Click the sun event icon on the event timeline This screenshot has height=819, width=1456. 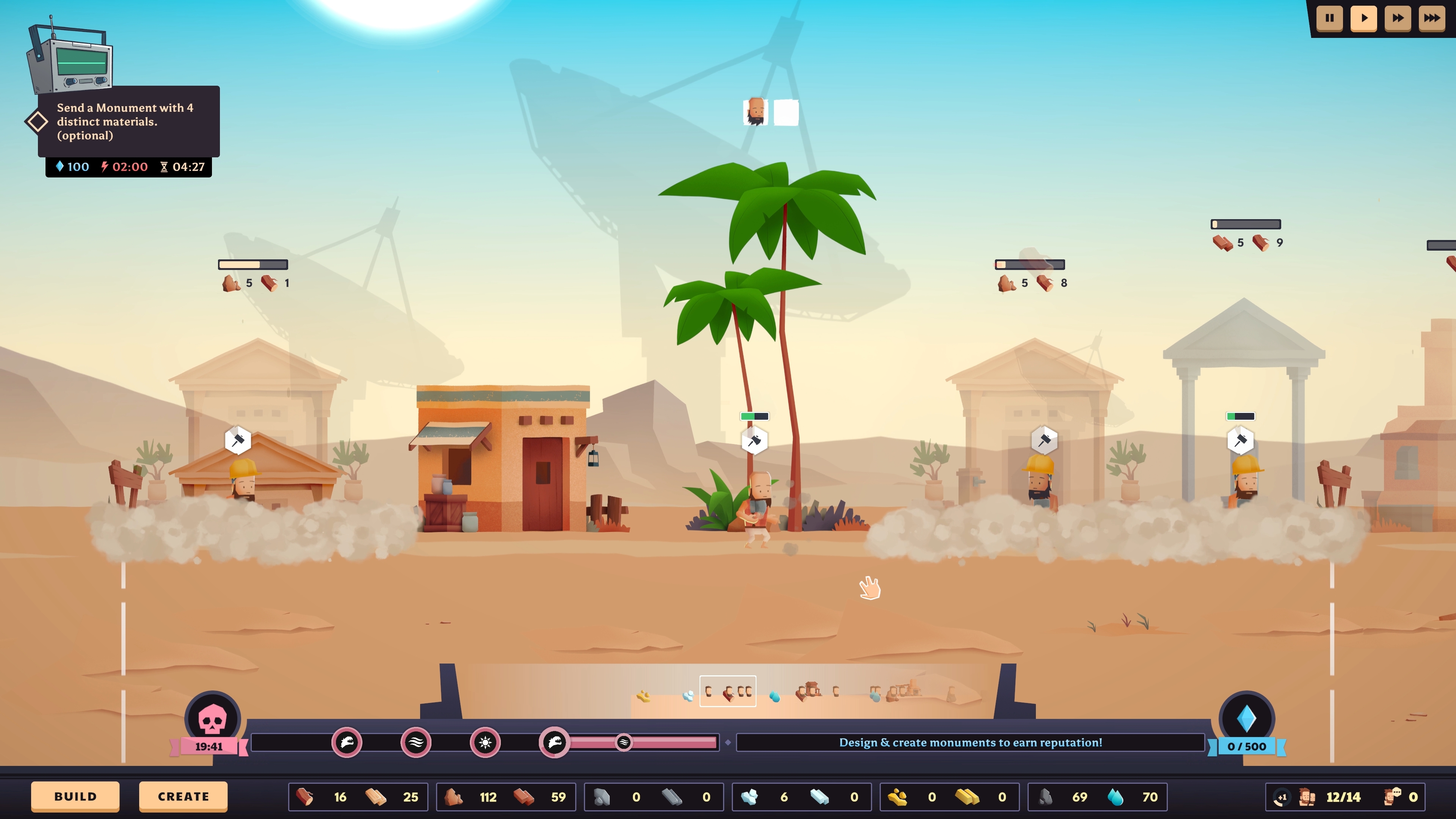tap(485, 744)
